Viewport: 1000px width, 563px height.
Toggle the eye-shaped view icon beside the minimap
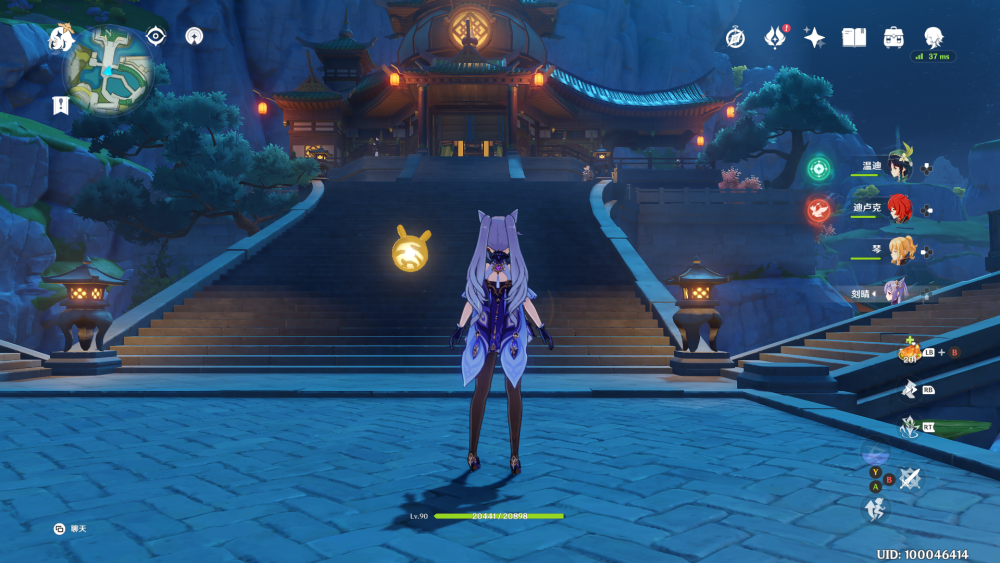pyautogui.click(x=155, y=36)
